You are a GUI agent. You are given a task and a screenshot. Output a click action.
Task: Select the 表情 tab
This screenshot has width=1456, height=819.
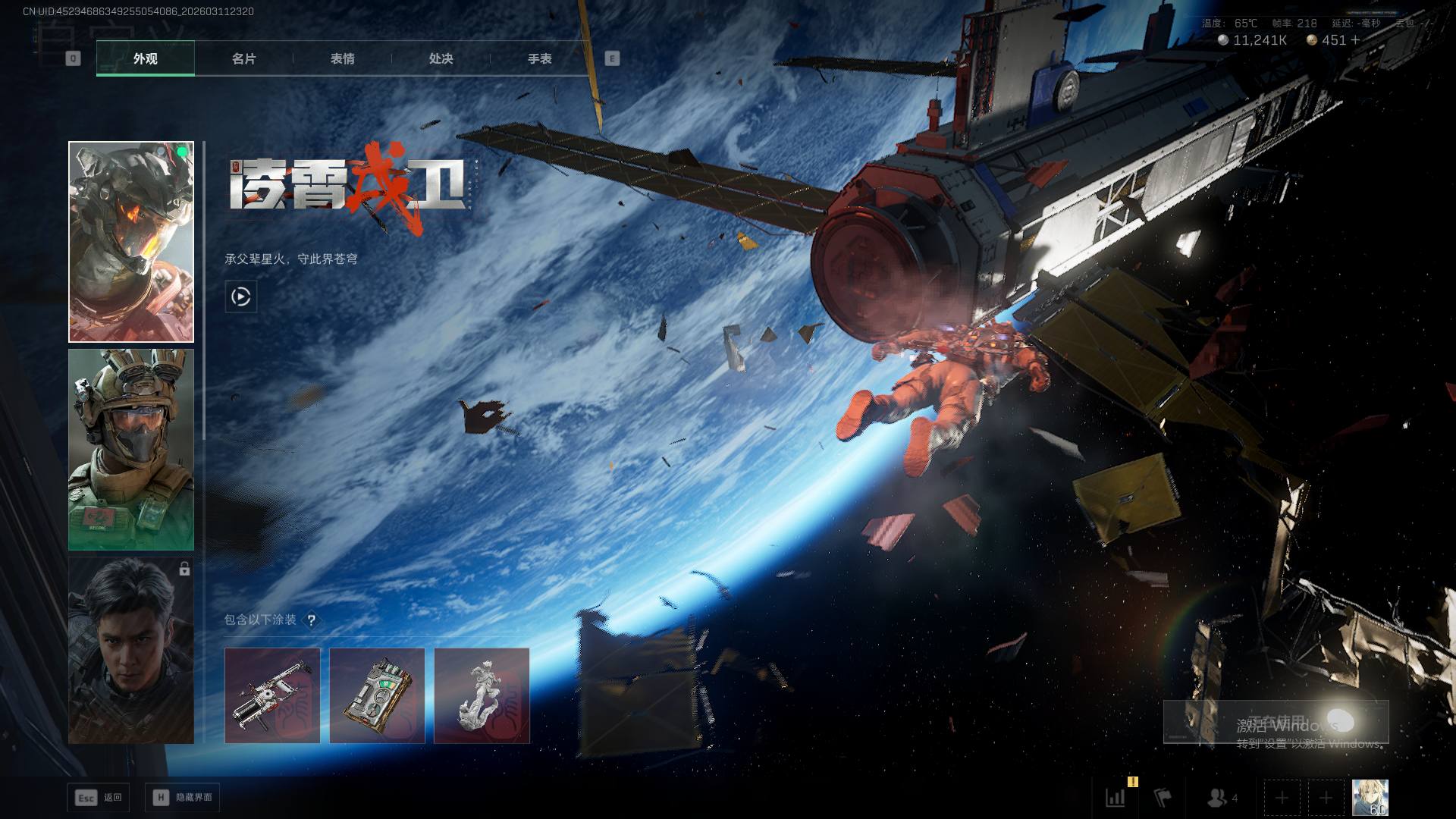click(x=342, y=58)
